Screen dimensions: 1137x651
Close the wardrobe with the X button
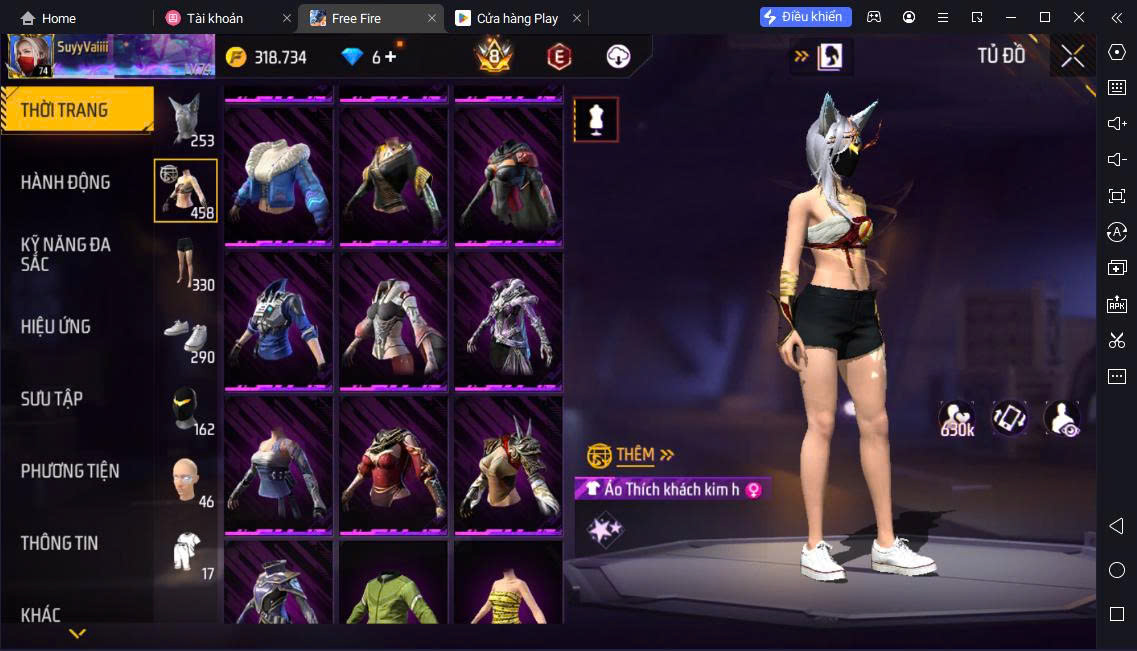point(1072,56)
